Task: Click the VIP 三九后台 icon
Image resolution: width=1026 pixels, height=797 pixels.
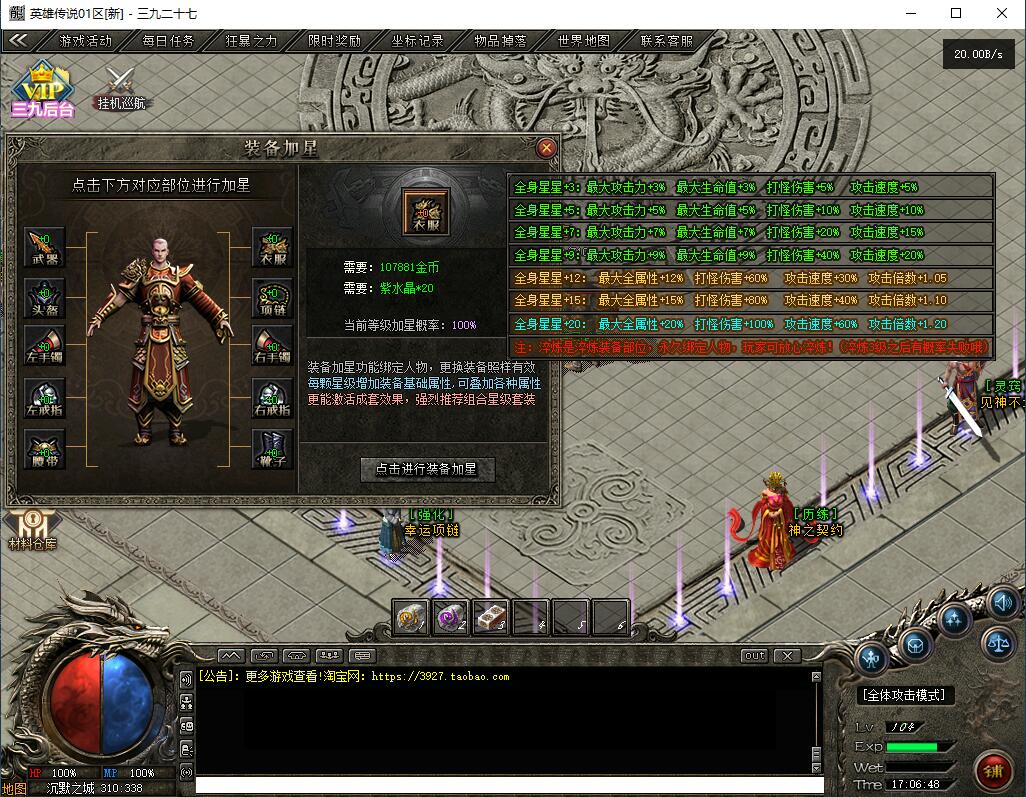Action: [42, 90]
